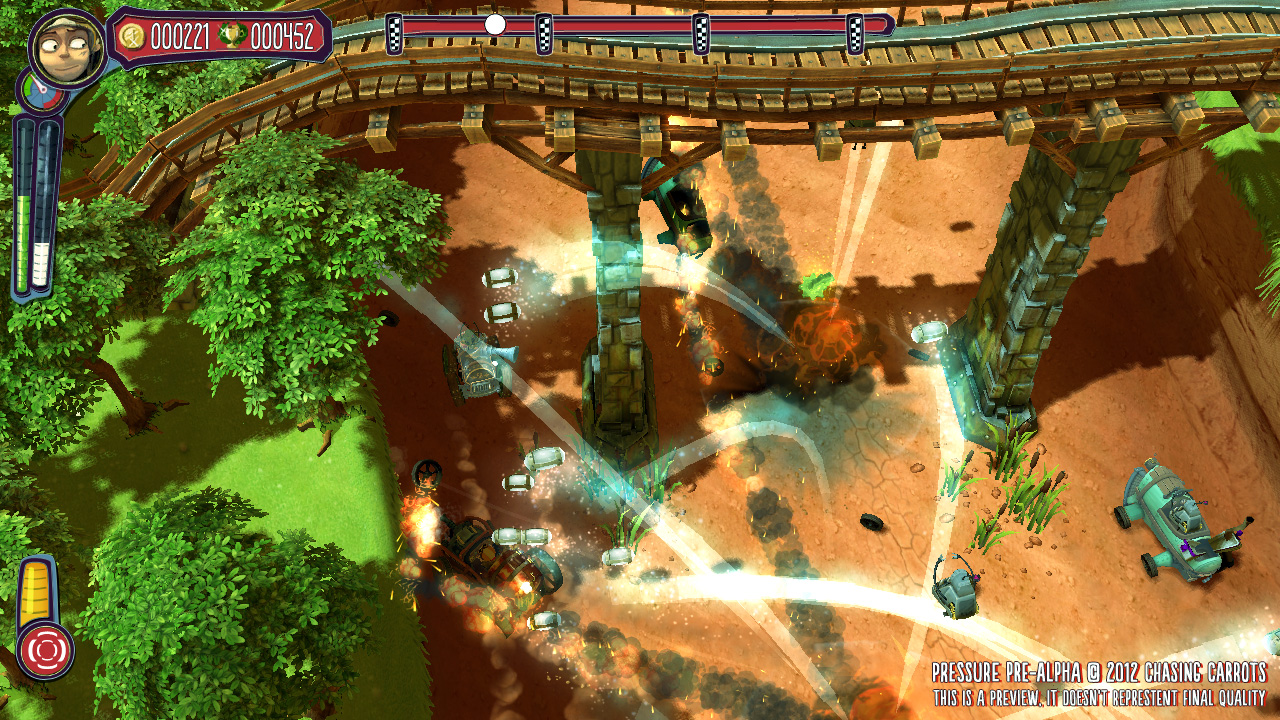The height and width of the screenshot is (720, 1280).
Task: Click the gold coin icon
Action: (x=131, y=37)
